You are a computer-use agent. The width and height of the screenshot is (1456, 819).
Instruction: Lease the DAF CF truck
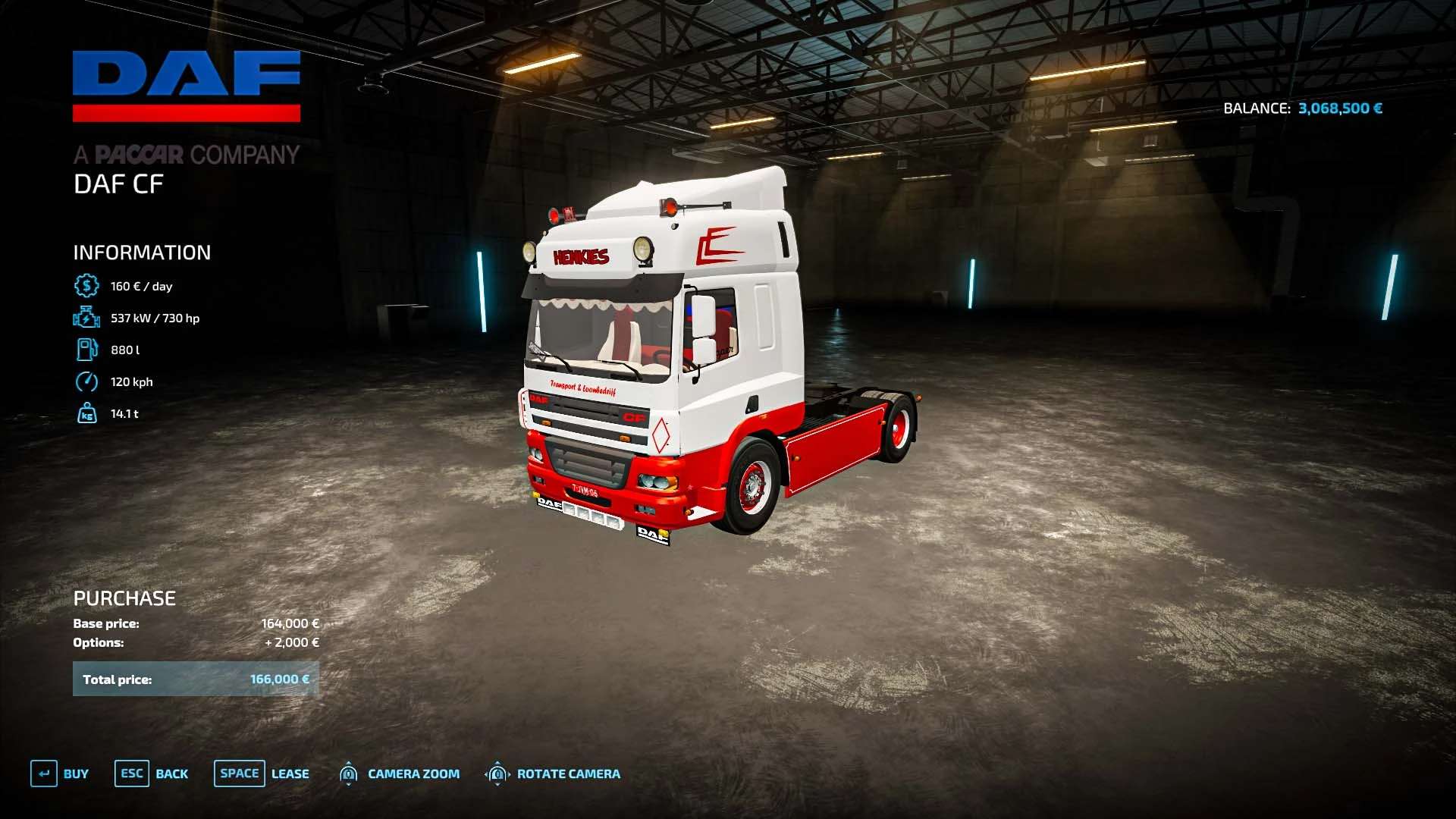pos(262,773)
